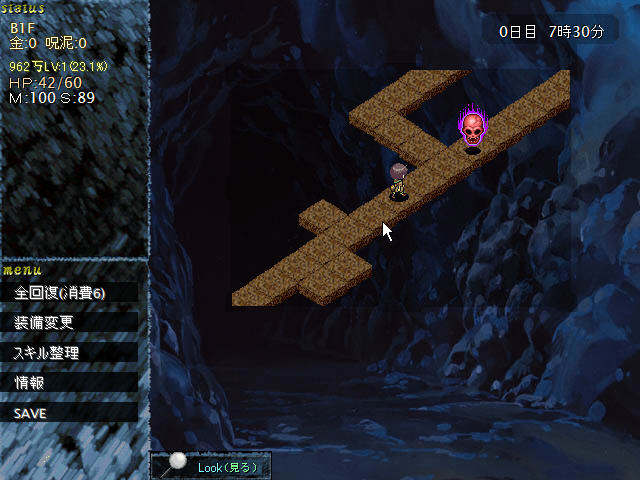Select SAVE in the menu
The height and width of the screenshot is (480, 640).
click(x=68, y=412)
